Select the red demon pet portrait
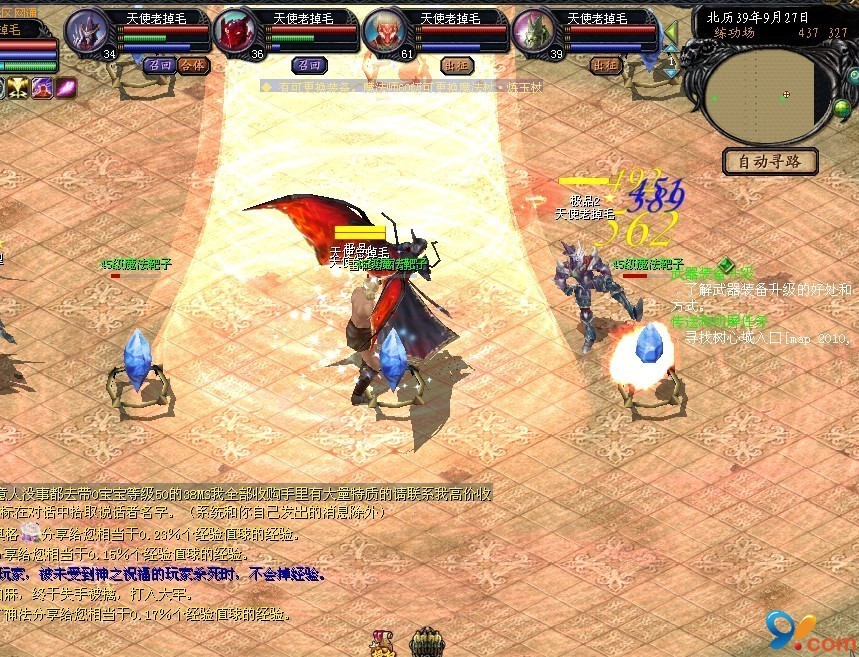The width and height of the screenshot is (859, 657). pos(236,31)
